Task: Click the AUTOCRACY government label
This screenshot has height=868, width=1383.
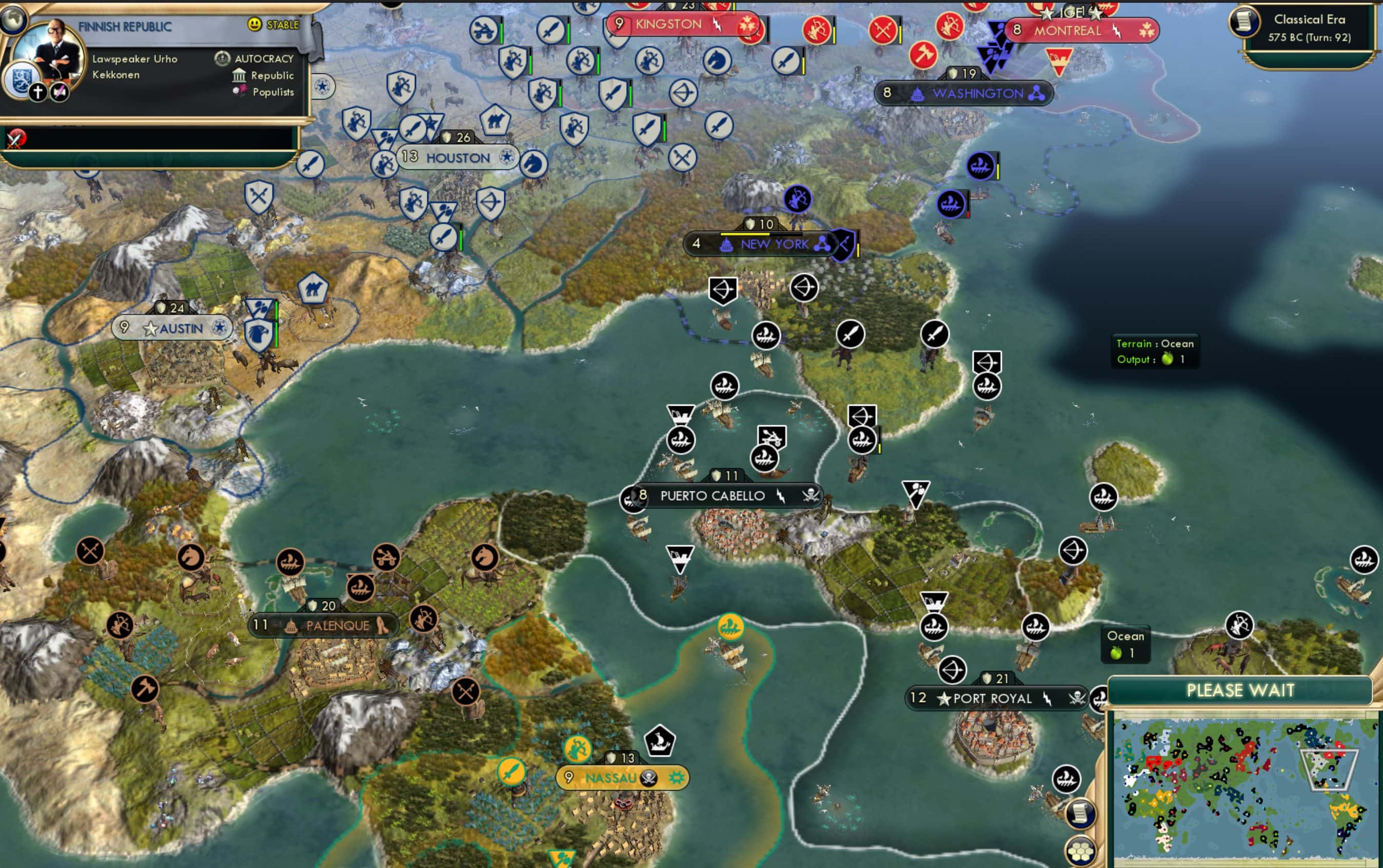Action: [x=265, y=58]
